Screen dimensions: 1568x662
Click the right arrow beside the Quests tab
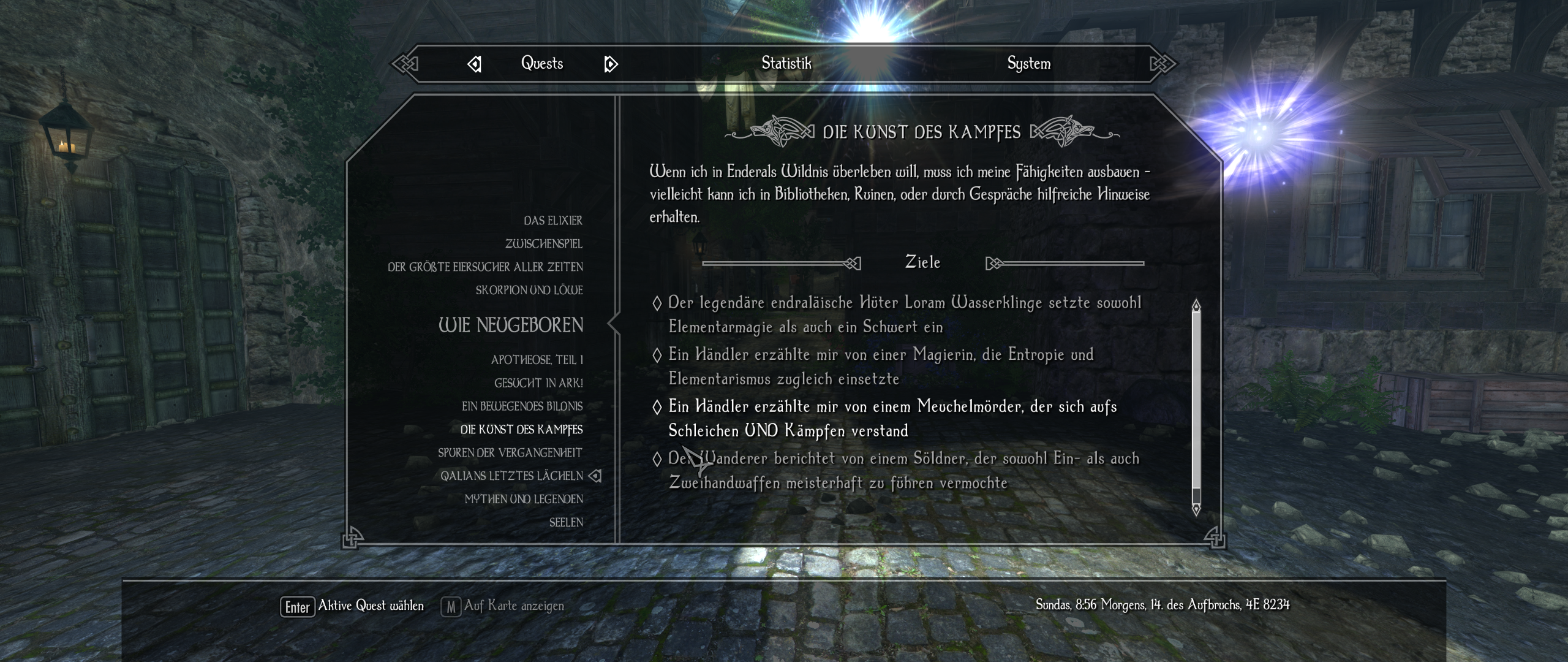point(609,63)
